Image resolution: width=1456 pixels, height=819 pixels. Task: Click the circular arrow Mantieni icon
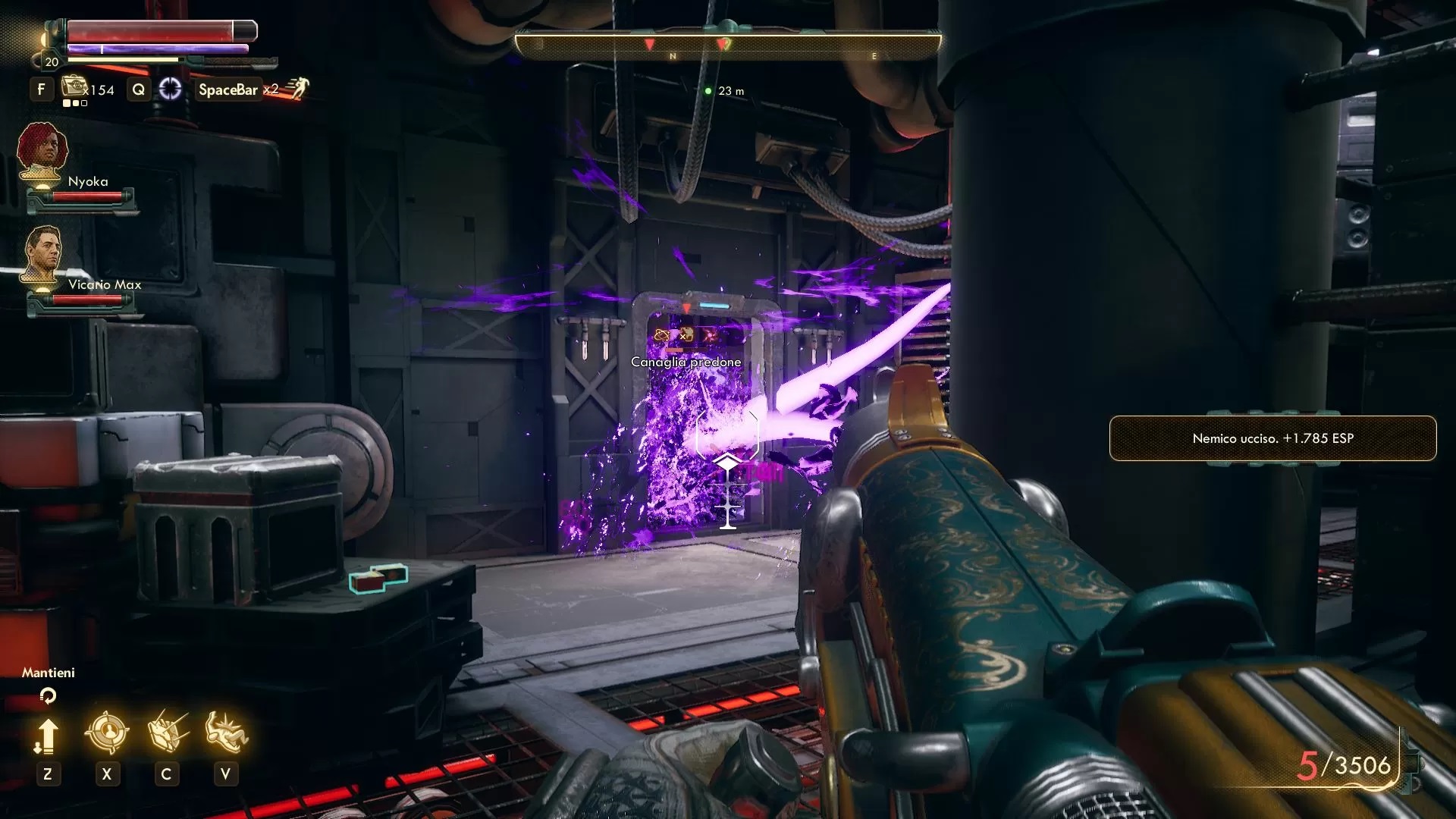[48, 695]
